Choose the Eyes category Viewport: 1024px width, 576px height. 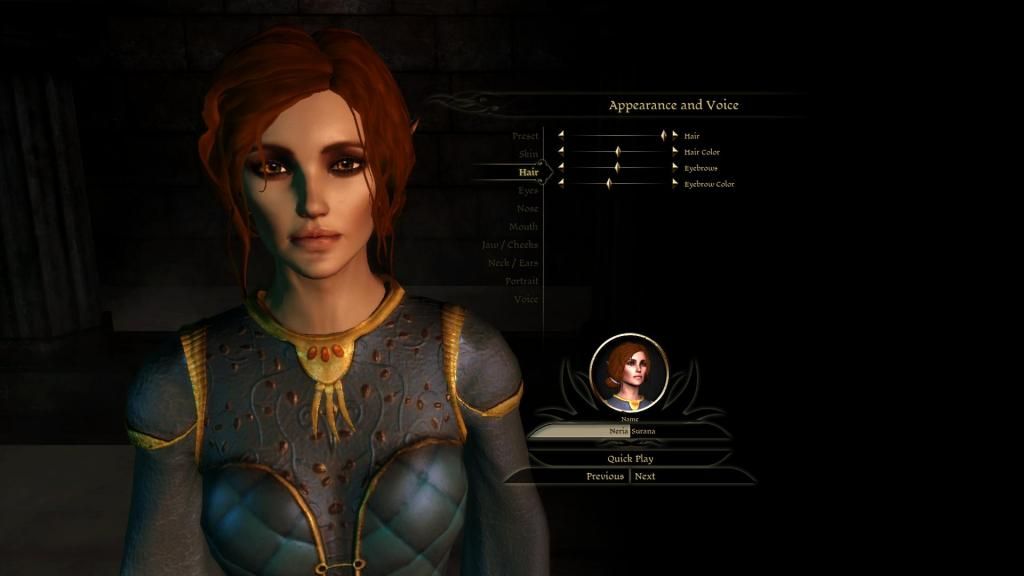coord(528,190)
